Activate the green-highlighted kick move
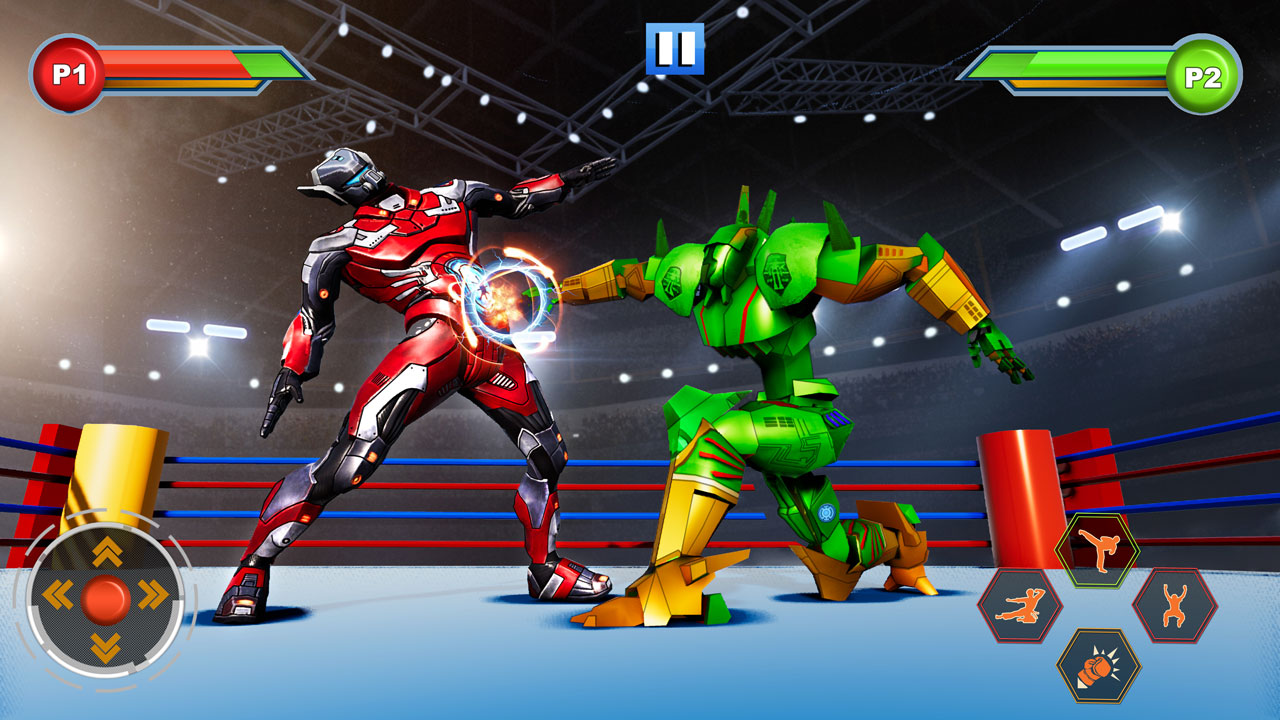The width and height of the screenshot is (1280, 720). click(1097, 547)
